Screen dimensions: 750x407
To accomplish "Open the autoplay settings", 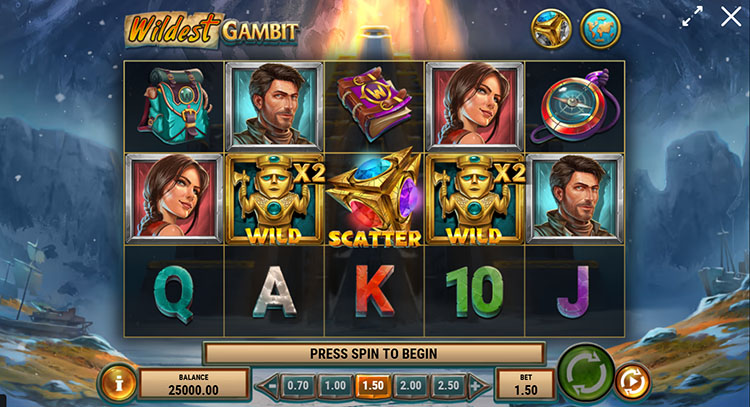I will (x=633, y=381).
